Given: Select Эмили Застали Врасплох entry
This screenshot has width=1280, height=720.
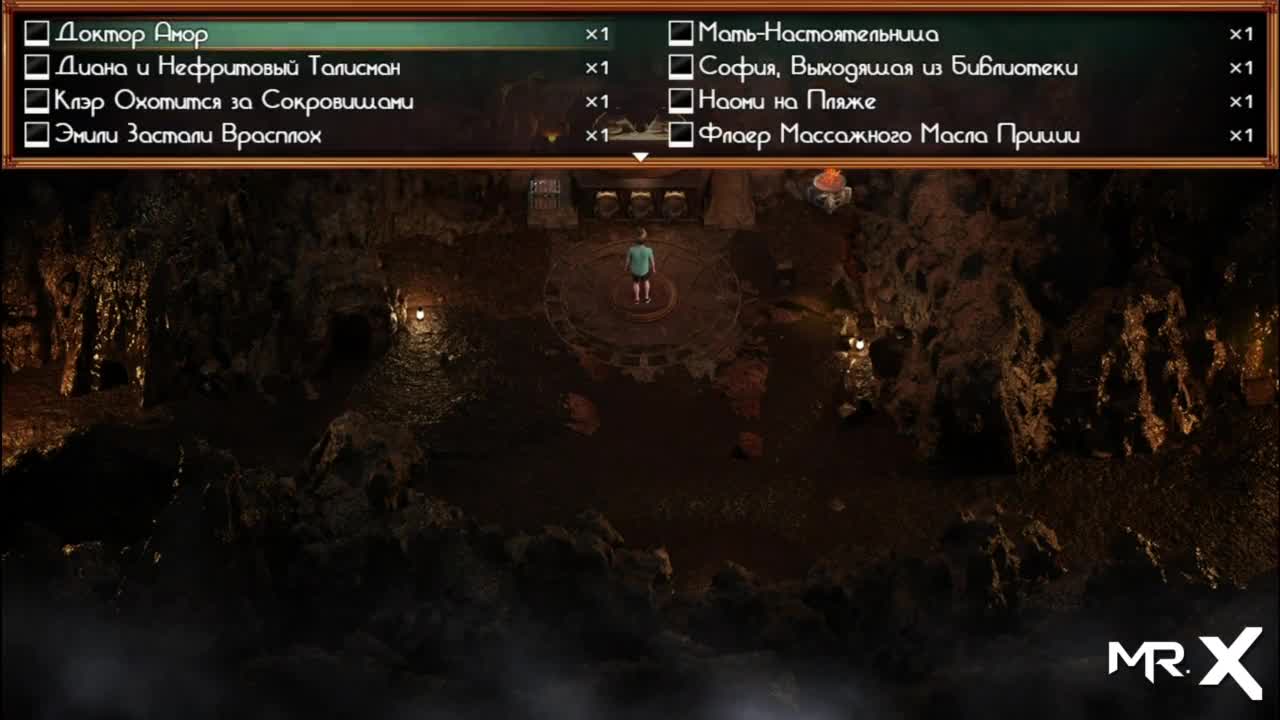Looking at the screenshot, I should pyautogui.click(x=188, y=136).
